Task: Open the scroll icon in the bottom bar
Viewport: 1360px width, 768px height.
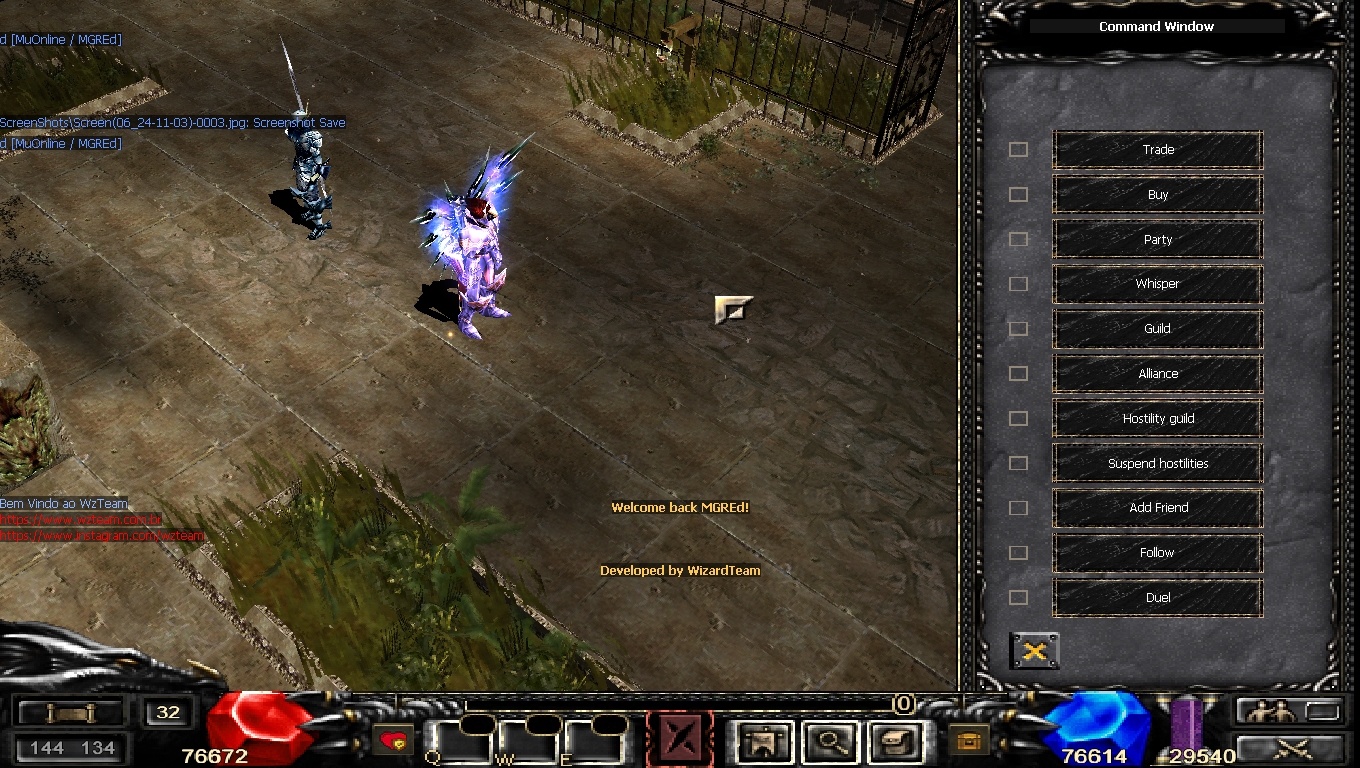Action: pyautogui.click(x=893, y=742)
